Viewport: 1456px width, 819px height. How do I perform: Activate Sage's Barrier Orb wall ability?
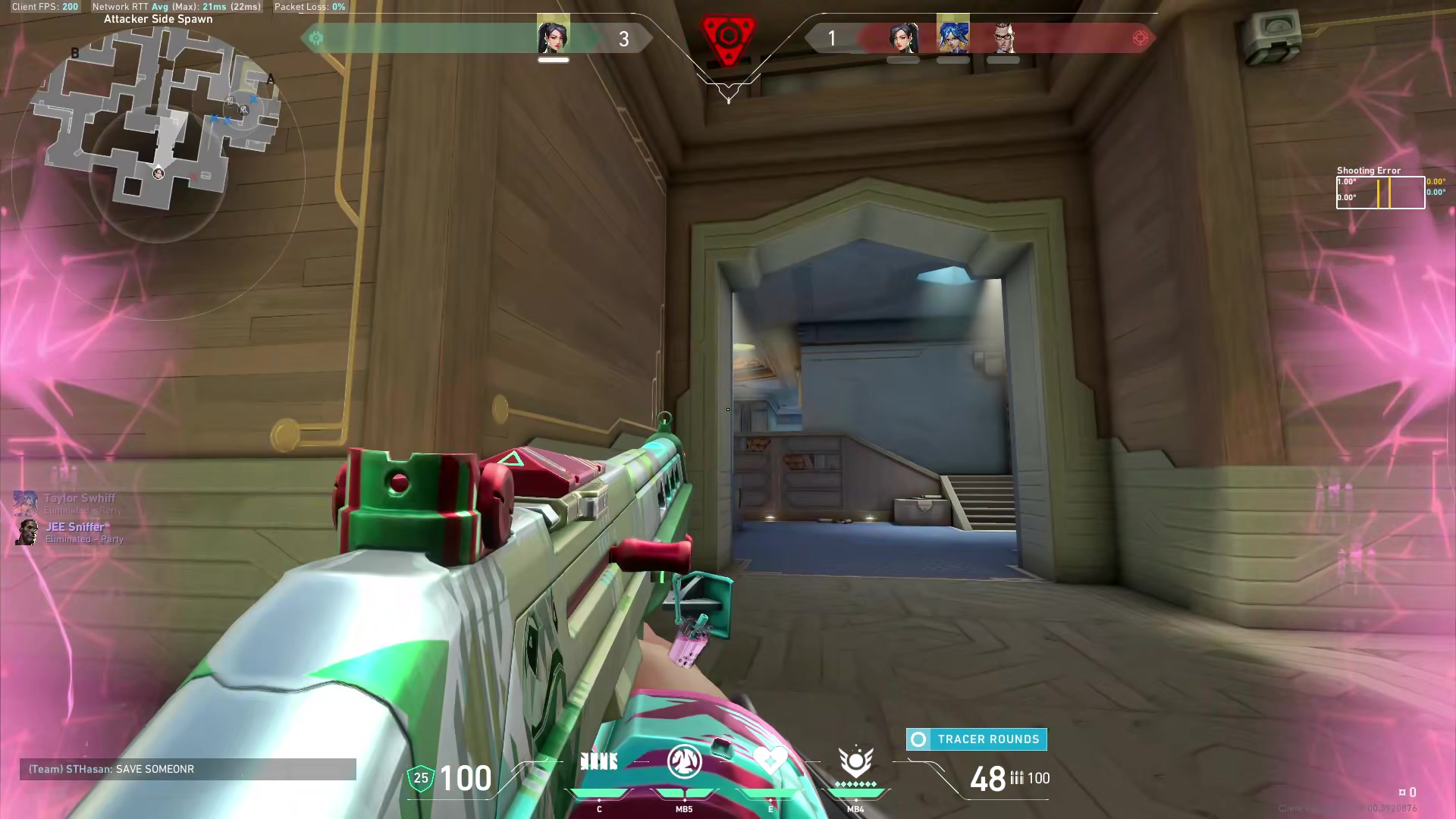pos(599,761)
